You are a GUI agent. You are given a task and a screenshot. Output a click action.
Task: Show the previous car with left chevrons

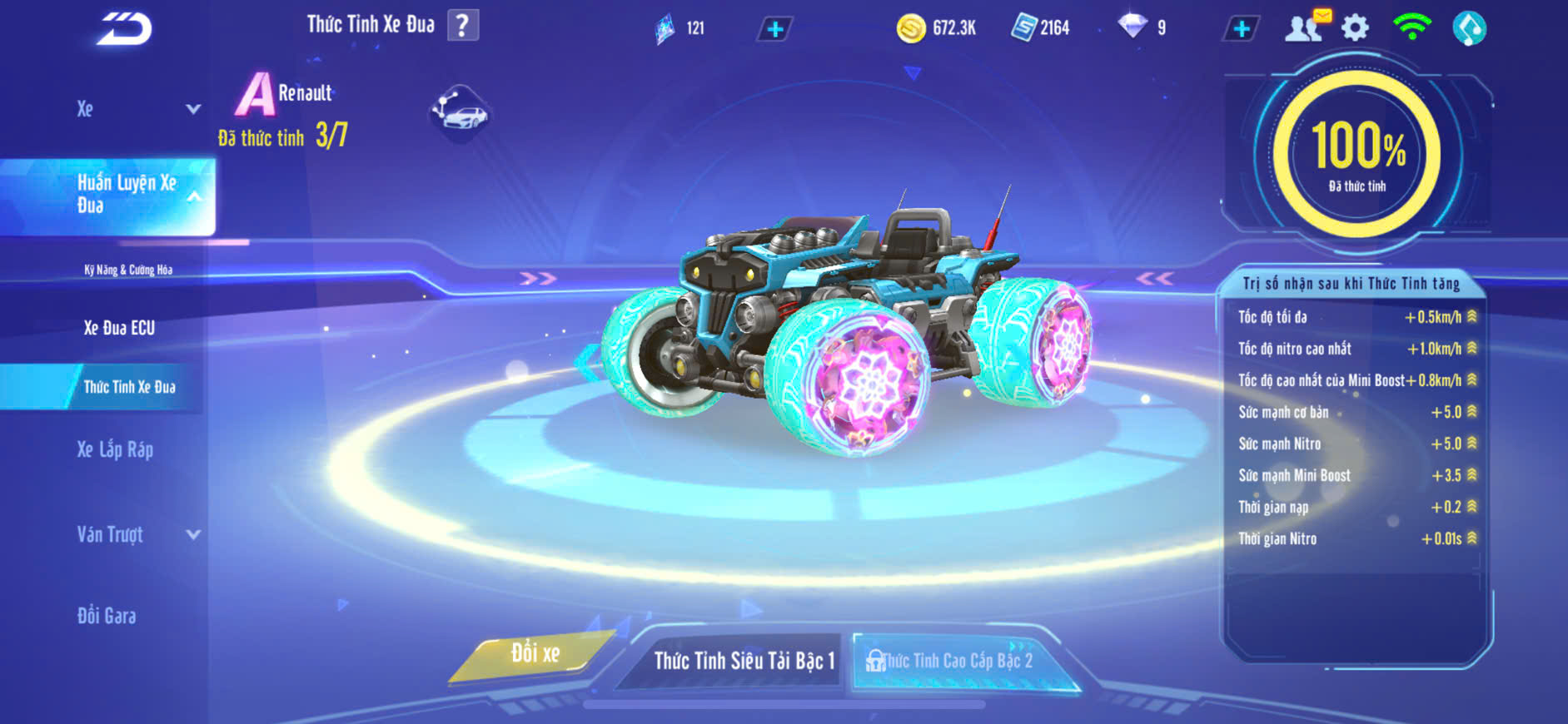tap(538, 279)
